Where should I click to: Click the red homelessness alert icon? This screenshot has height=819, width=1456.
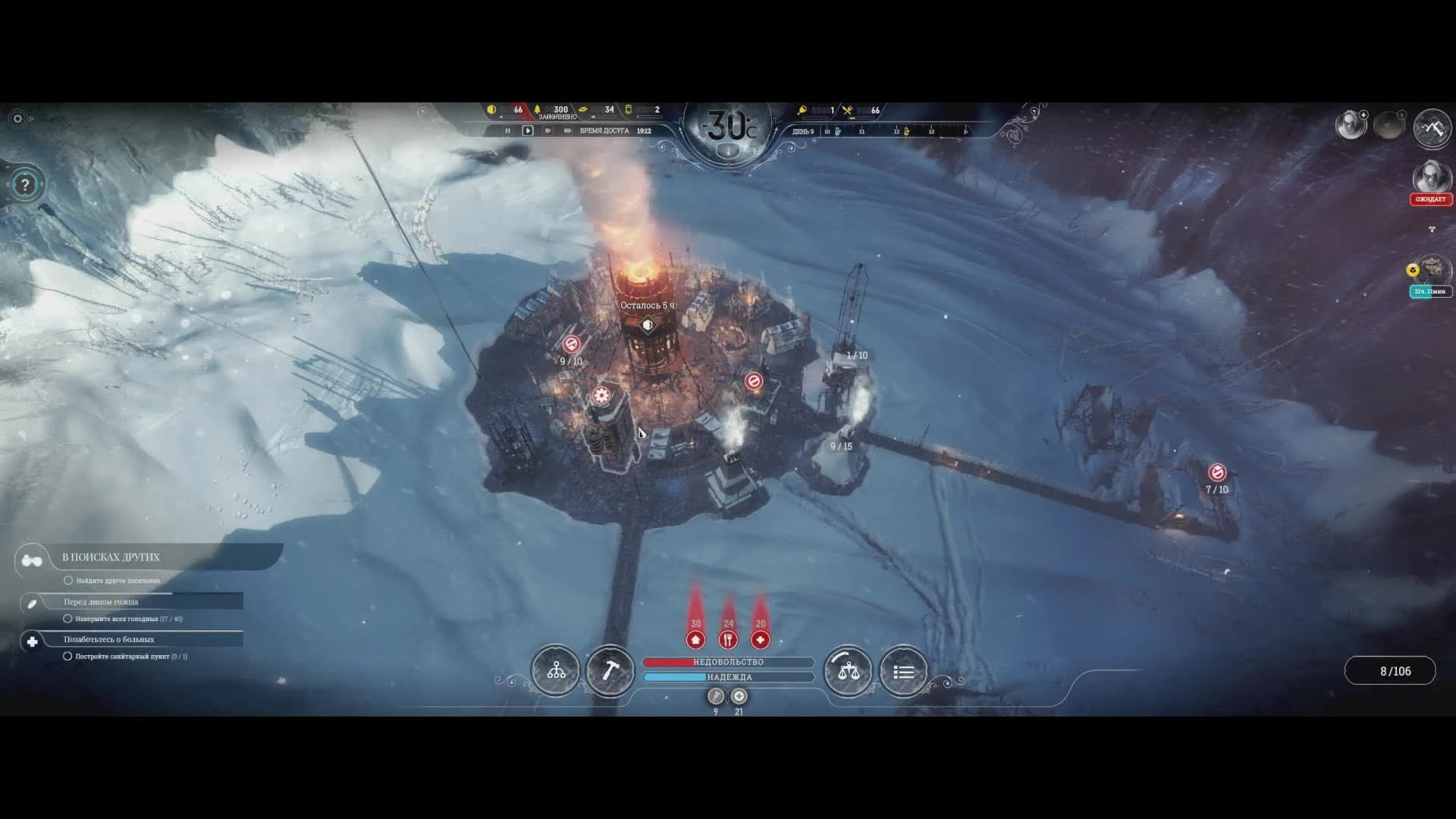695,640
